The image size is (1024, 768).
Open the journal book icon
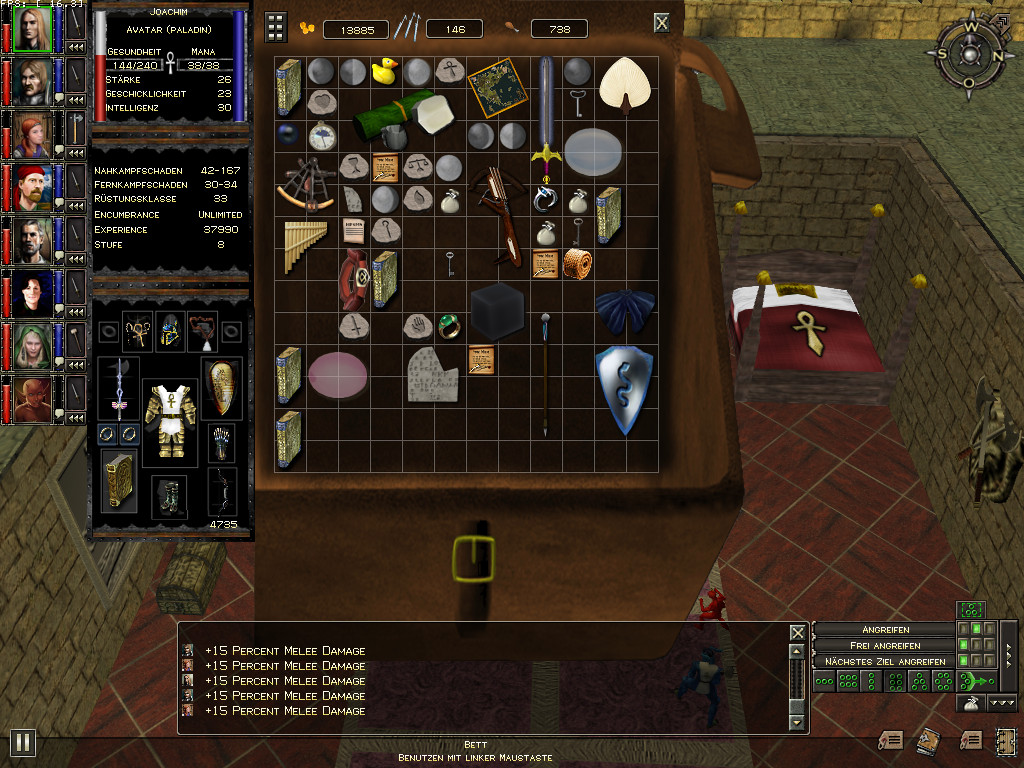click(x=926, y=739)
